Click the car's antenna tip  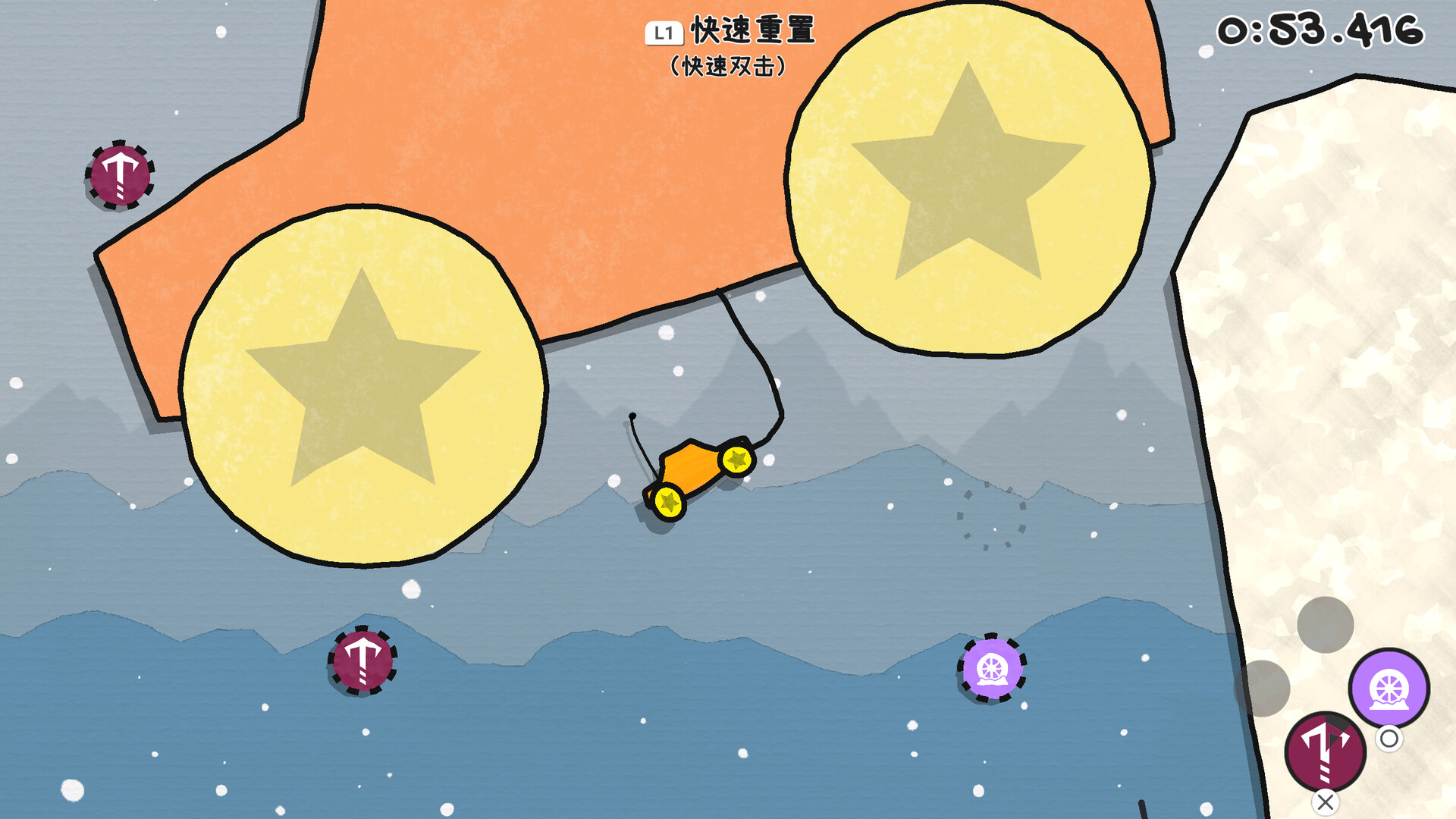coord(632,416)
